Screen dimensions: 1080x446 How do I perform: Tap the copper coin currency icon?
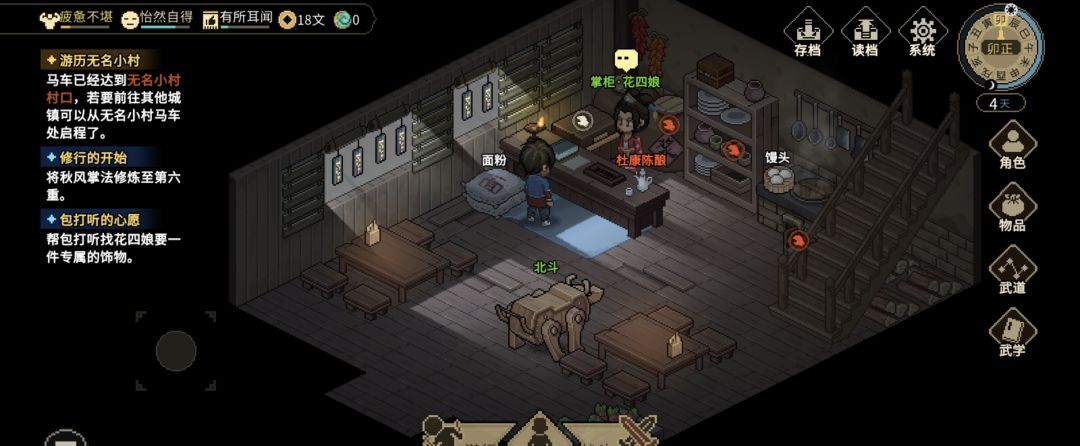(x=288, y=19)
